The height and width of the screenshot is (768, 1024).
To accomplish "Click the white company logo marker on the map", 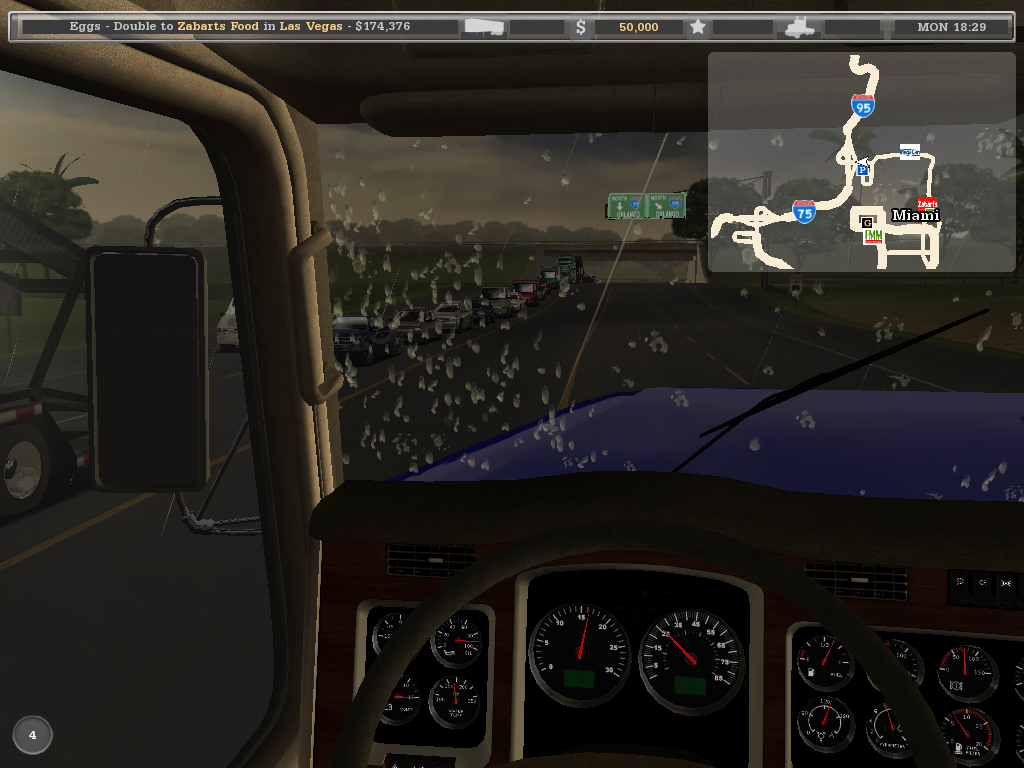I will click(x=909, y=152).
